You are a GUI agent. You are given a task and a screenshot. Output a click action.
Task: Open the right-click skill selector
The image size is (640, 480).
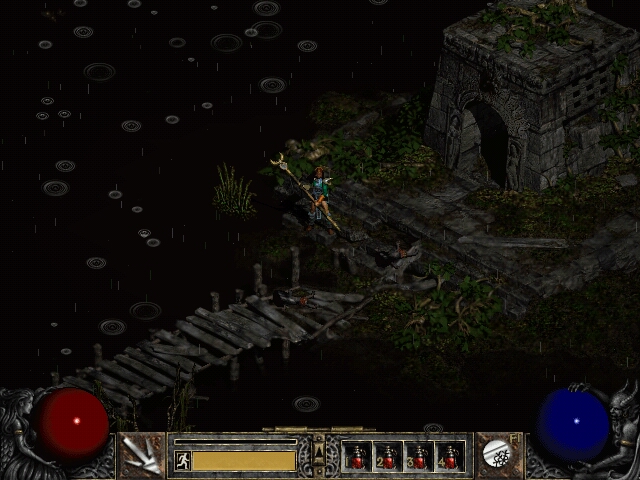pyautogui.click(x=496, y=455)
